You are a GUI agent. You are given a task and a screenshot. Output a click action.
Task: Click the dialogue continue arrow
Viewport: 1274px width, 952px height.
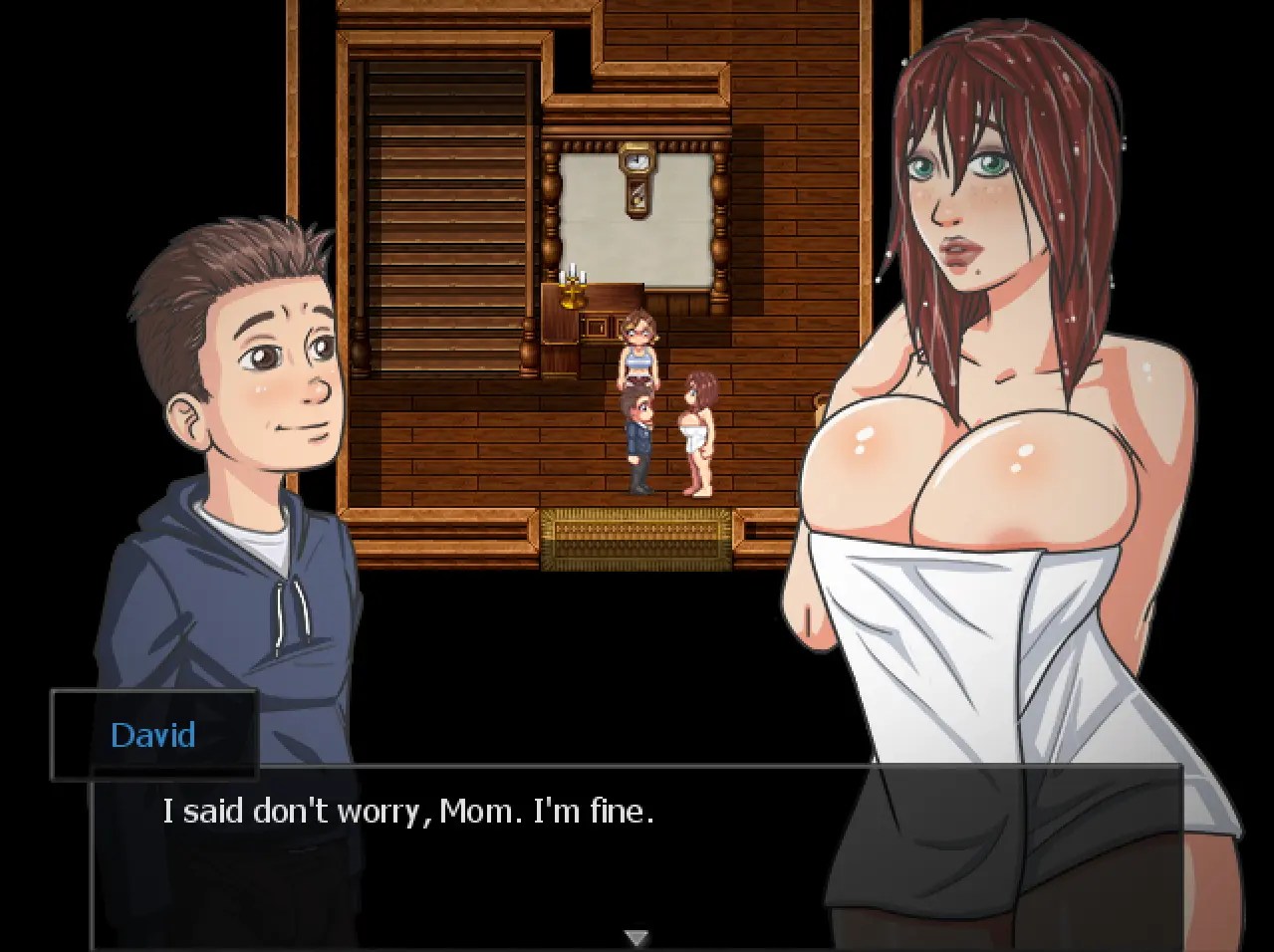point(637,937)
